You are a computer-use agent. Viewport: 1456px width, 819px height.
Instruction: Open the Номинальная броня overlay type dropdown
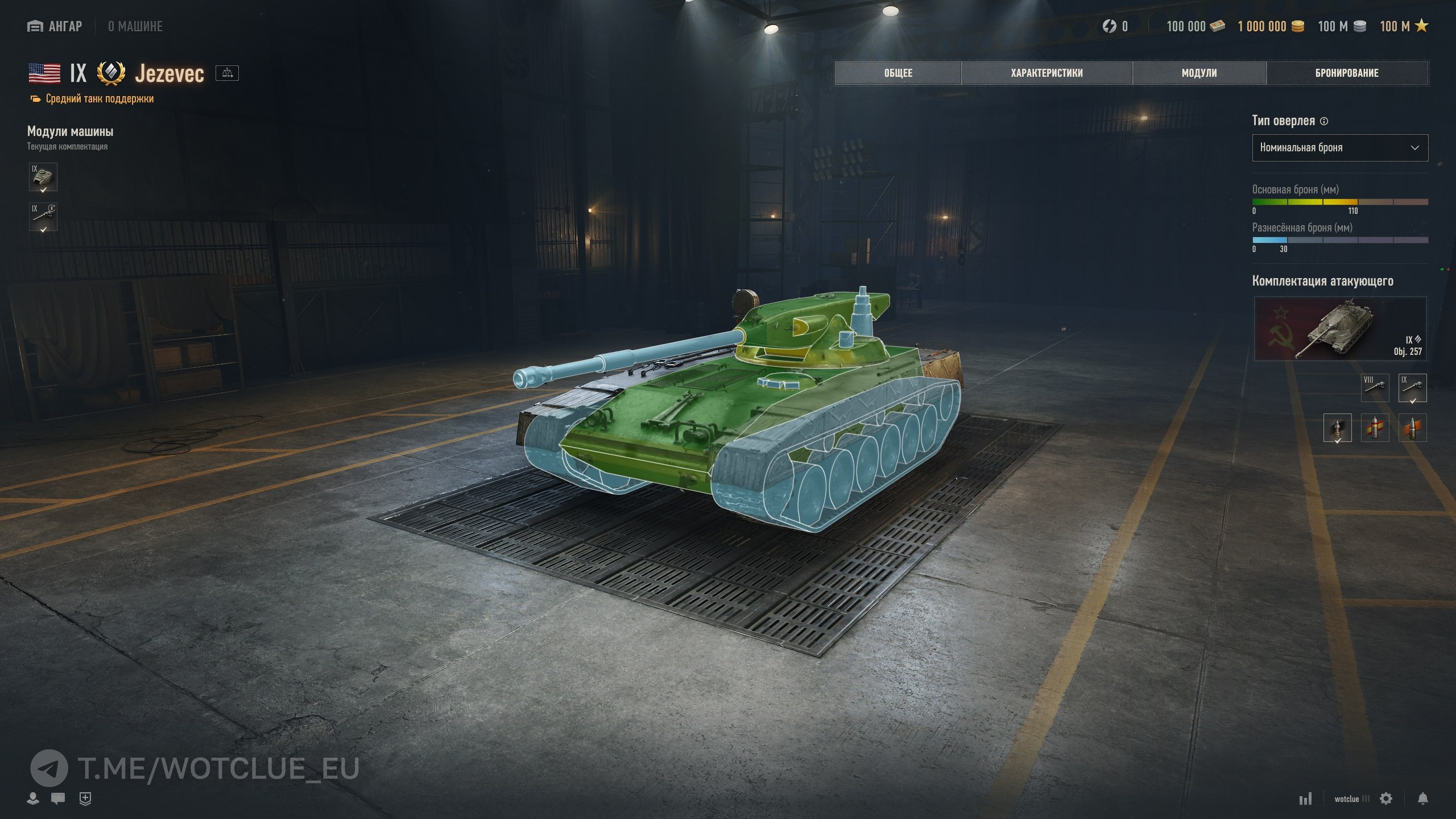coord(1339,148)
